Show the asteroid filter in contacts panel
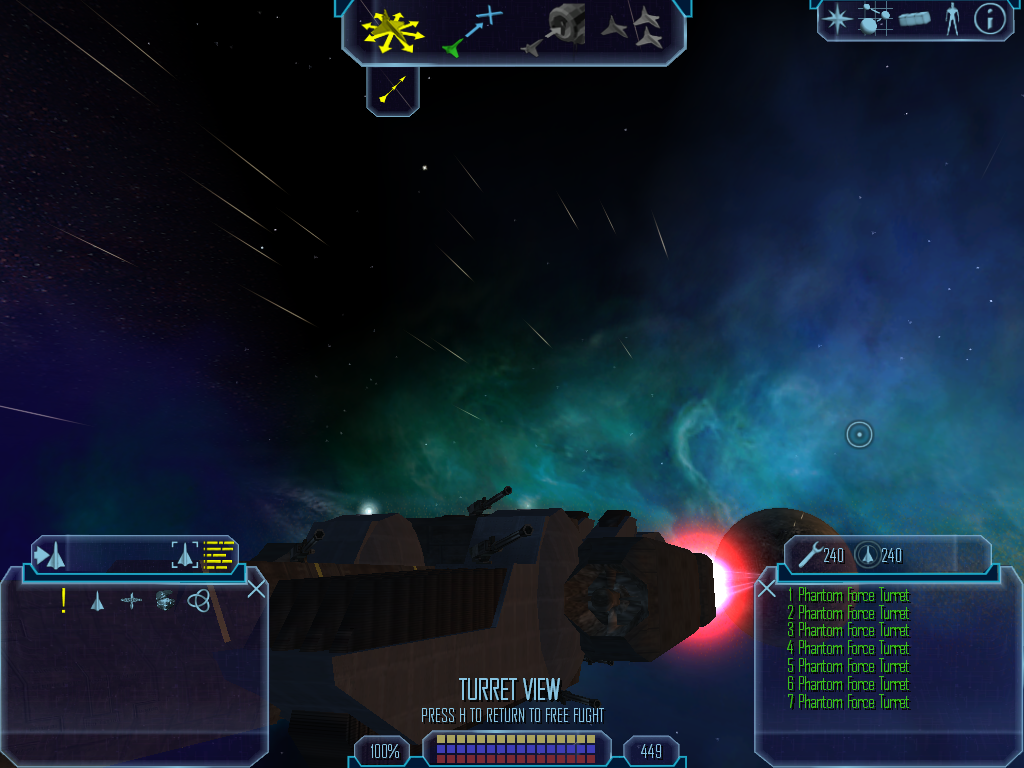The width and height of the screenshot is (1024, 768). point(165,600)
